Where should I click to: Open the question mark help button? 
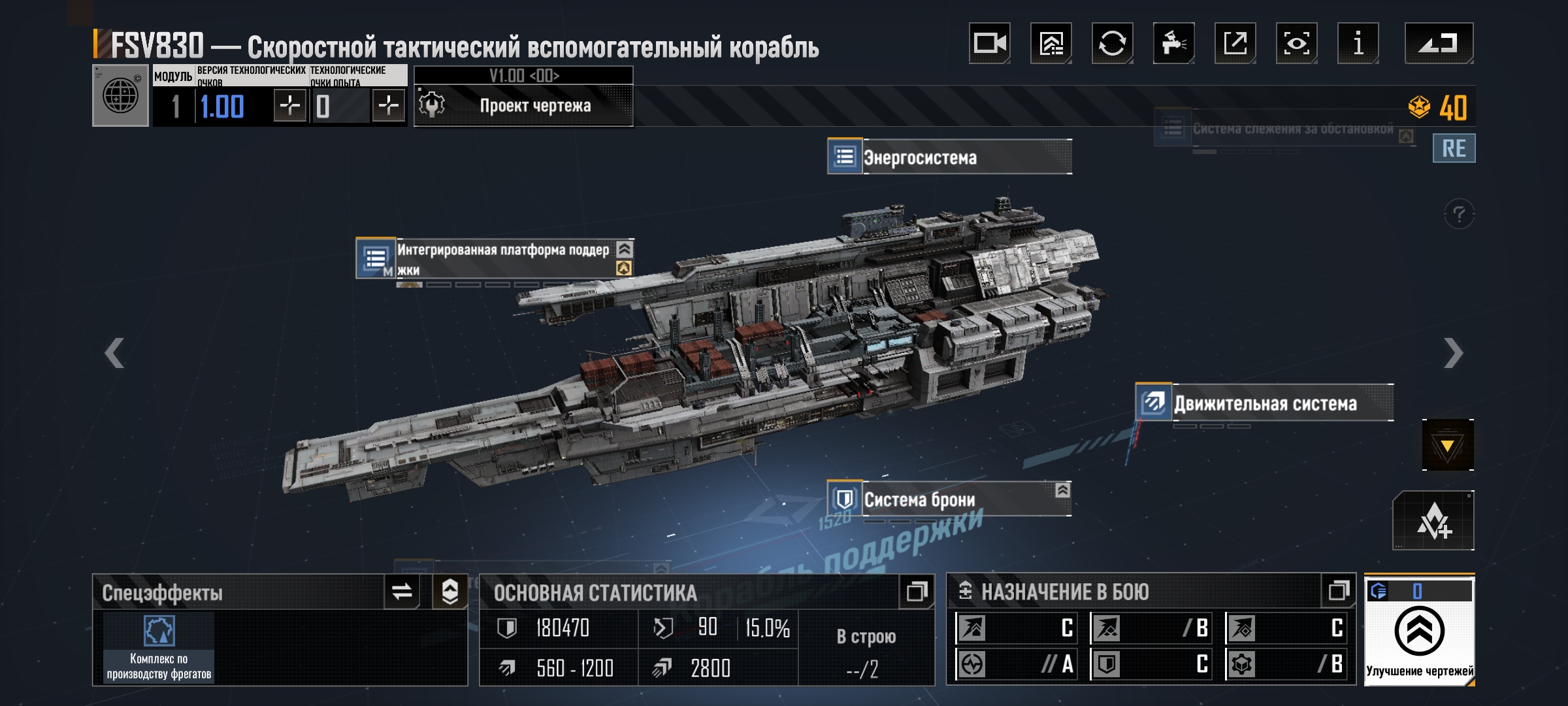[x=1459, y=214]
